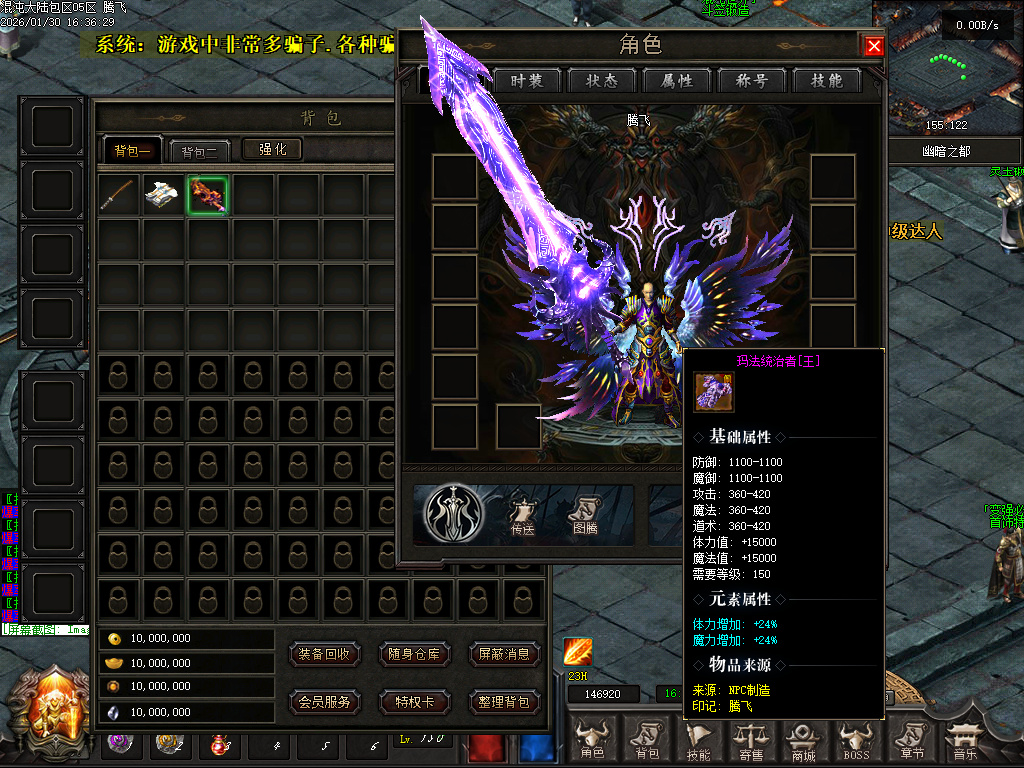Select the white scroll item slot
This screenshot has width=1024, height=768.
163,195
